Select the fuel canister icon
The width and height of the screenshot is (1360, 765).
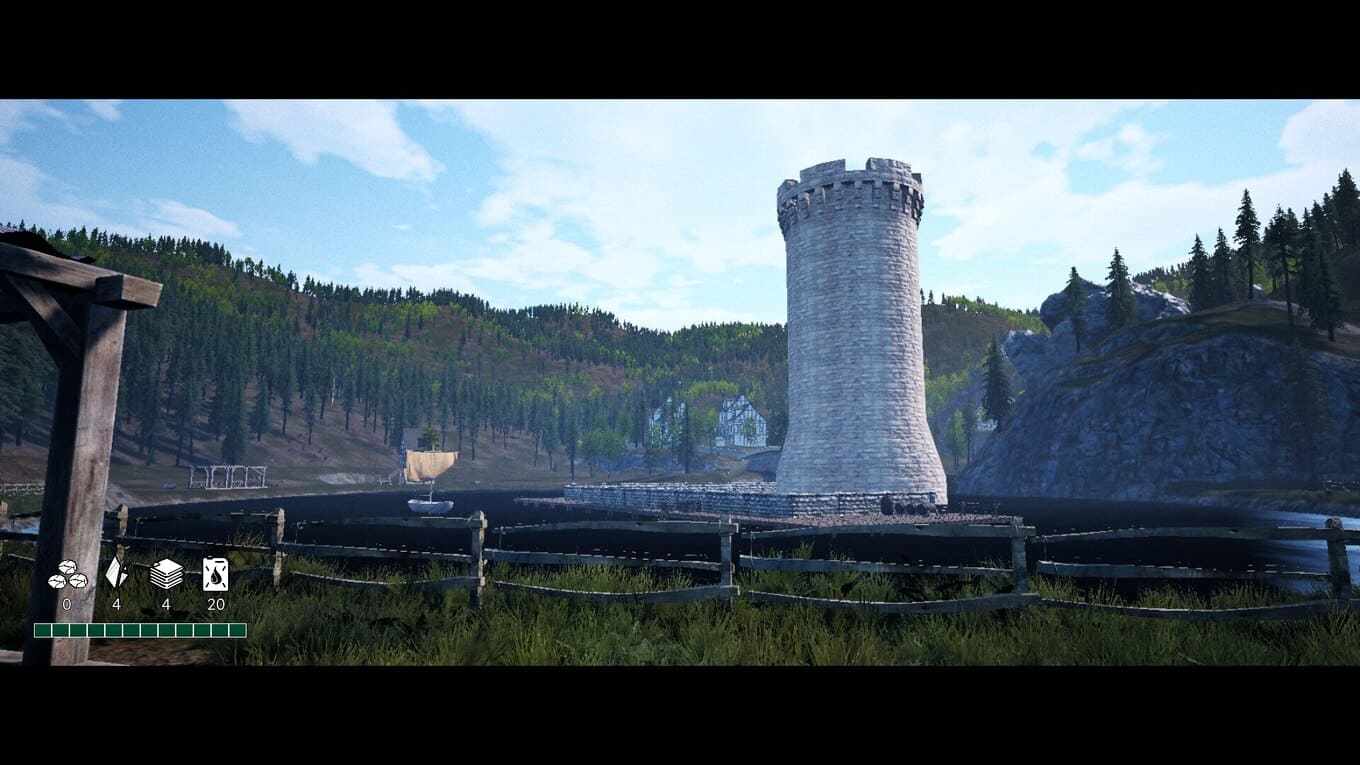215,574
